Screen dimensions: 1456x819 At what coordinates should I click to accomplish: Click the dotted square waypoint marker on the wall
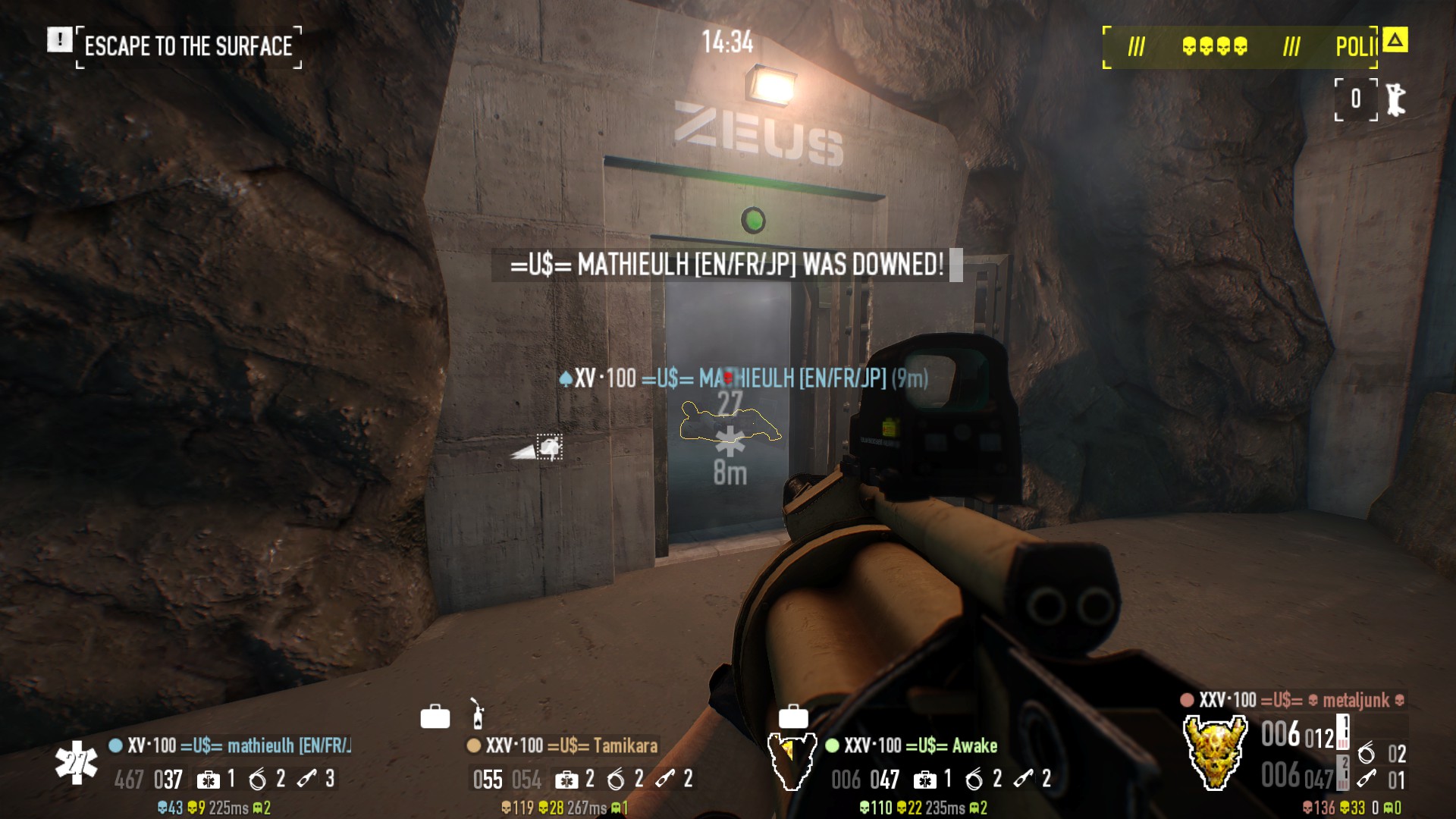click(x=550, y=447)
